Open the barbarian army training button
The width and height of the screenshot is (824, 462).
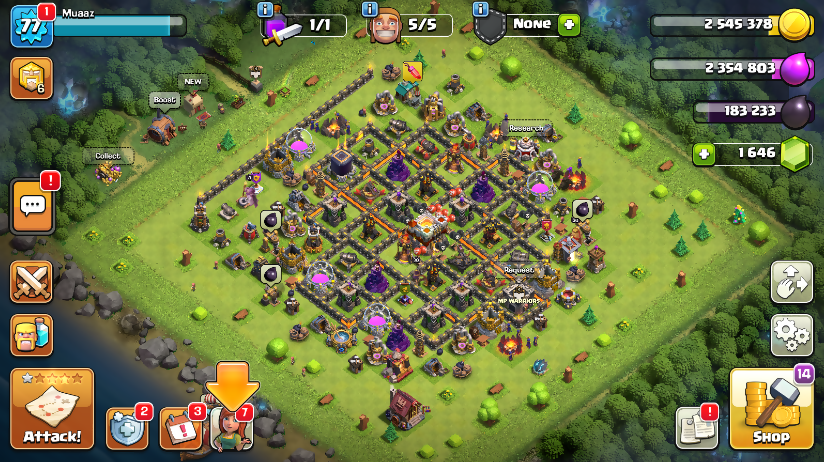tap(32, 335)
